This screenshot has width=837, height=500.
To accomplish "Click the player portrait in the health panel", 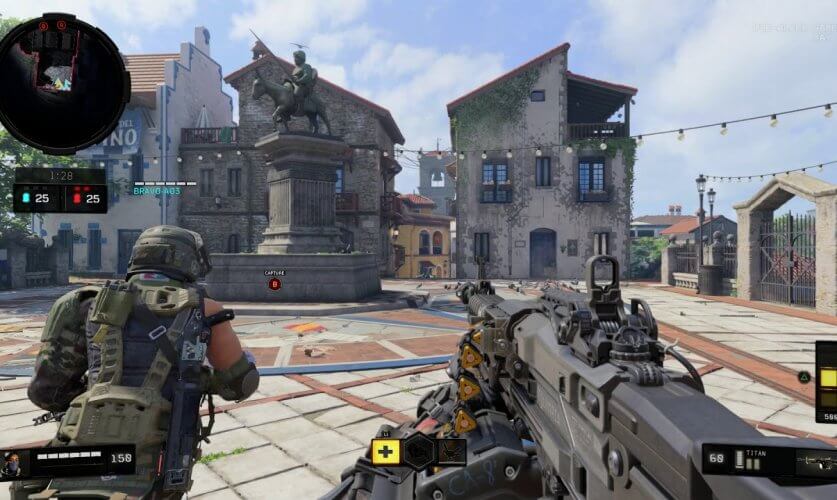I will point(13,463).
